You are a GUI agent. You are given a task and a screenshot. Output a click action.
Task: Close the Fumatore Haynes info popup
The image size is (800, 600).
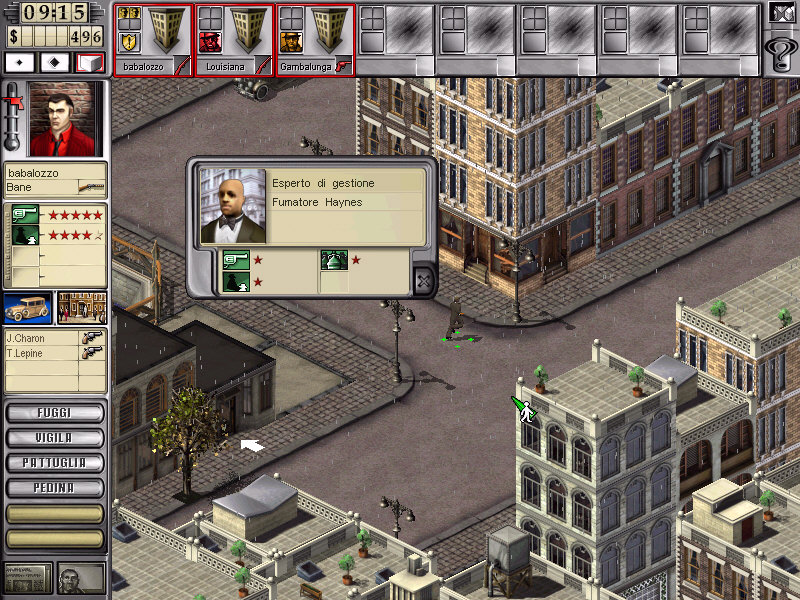423,281
